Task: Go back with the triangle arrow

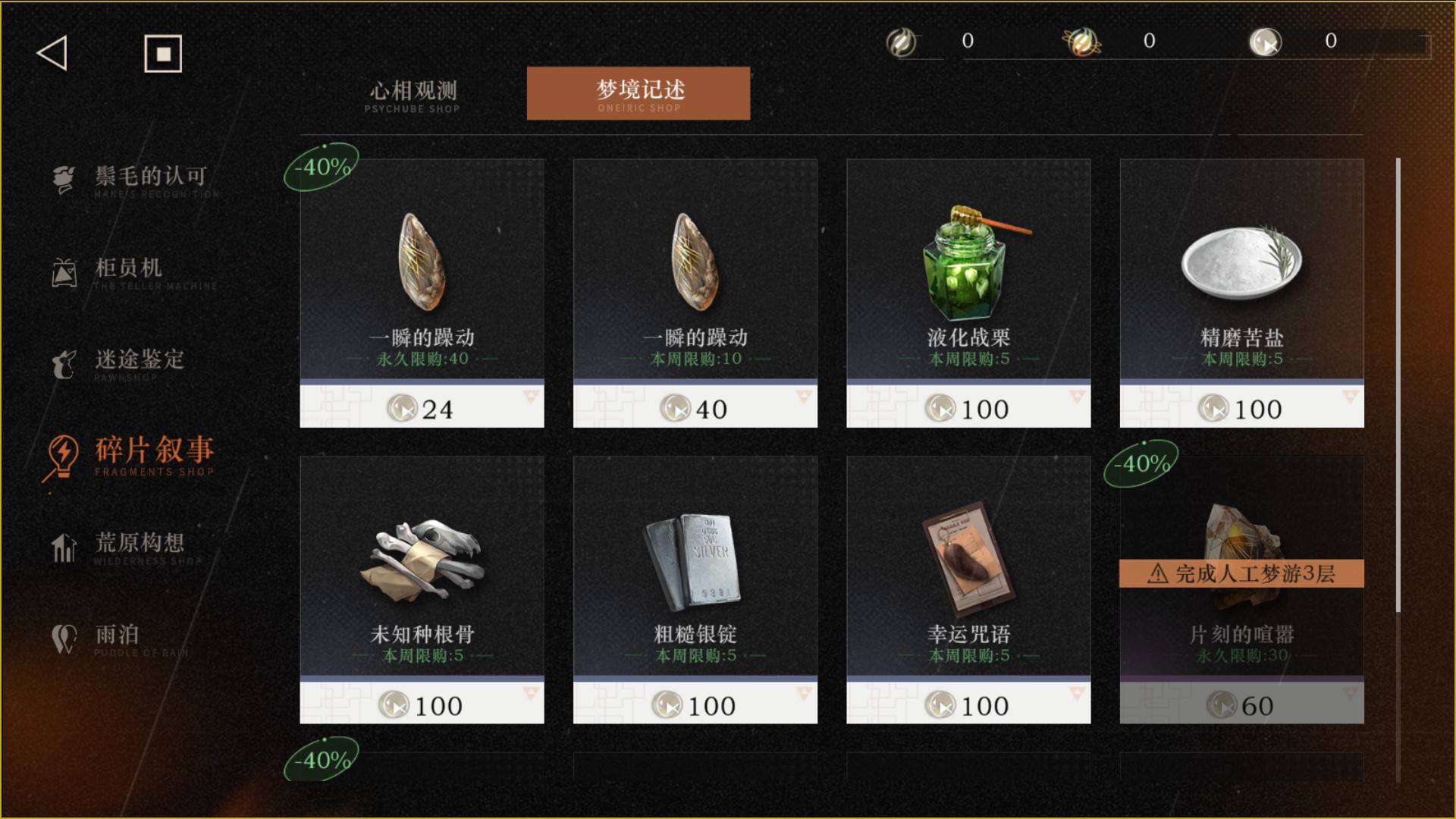Action: click(x=52, y=53)
